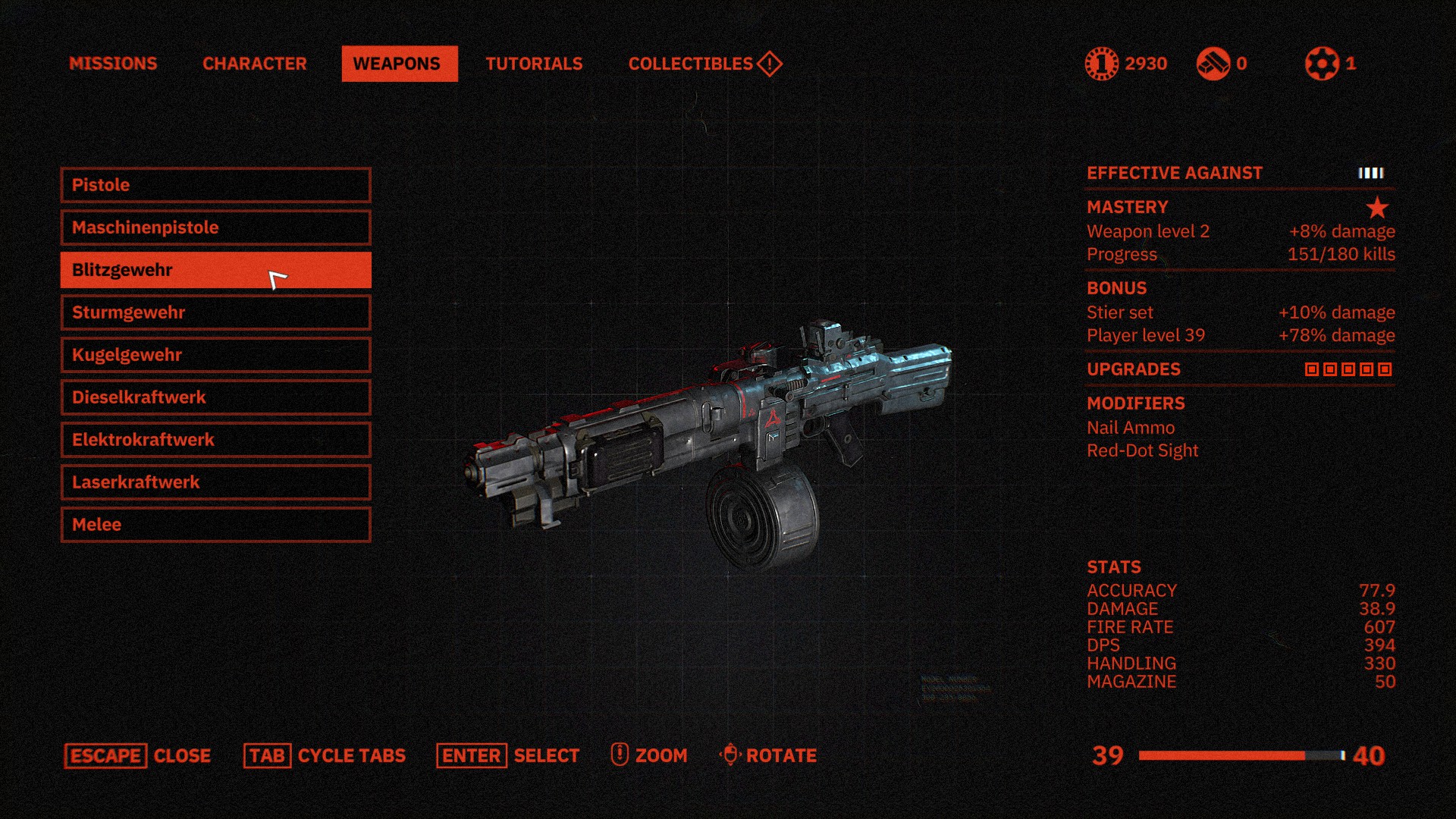Viewport: 1456px width, 819px height.
Task: Select the Dieselkraftwerk weapon
Action: pos(215,397)
